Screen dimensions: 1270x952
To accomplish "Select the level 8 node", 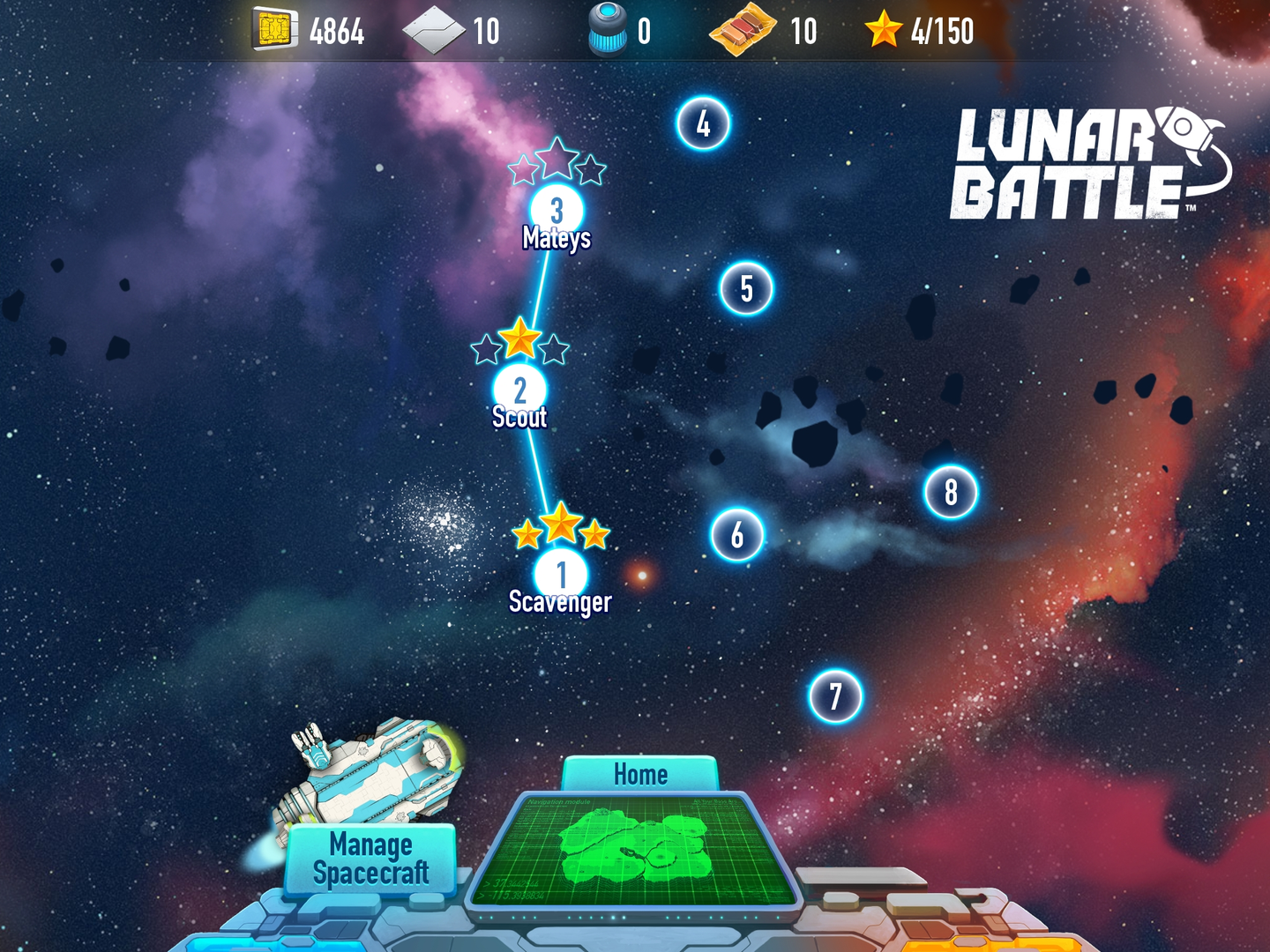I will 951,492.
